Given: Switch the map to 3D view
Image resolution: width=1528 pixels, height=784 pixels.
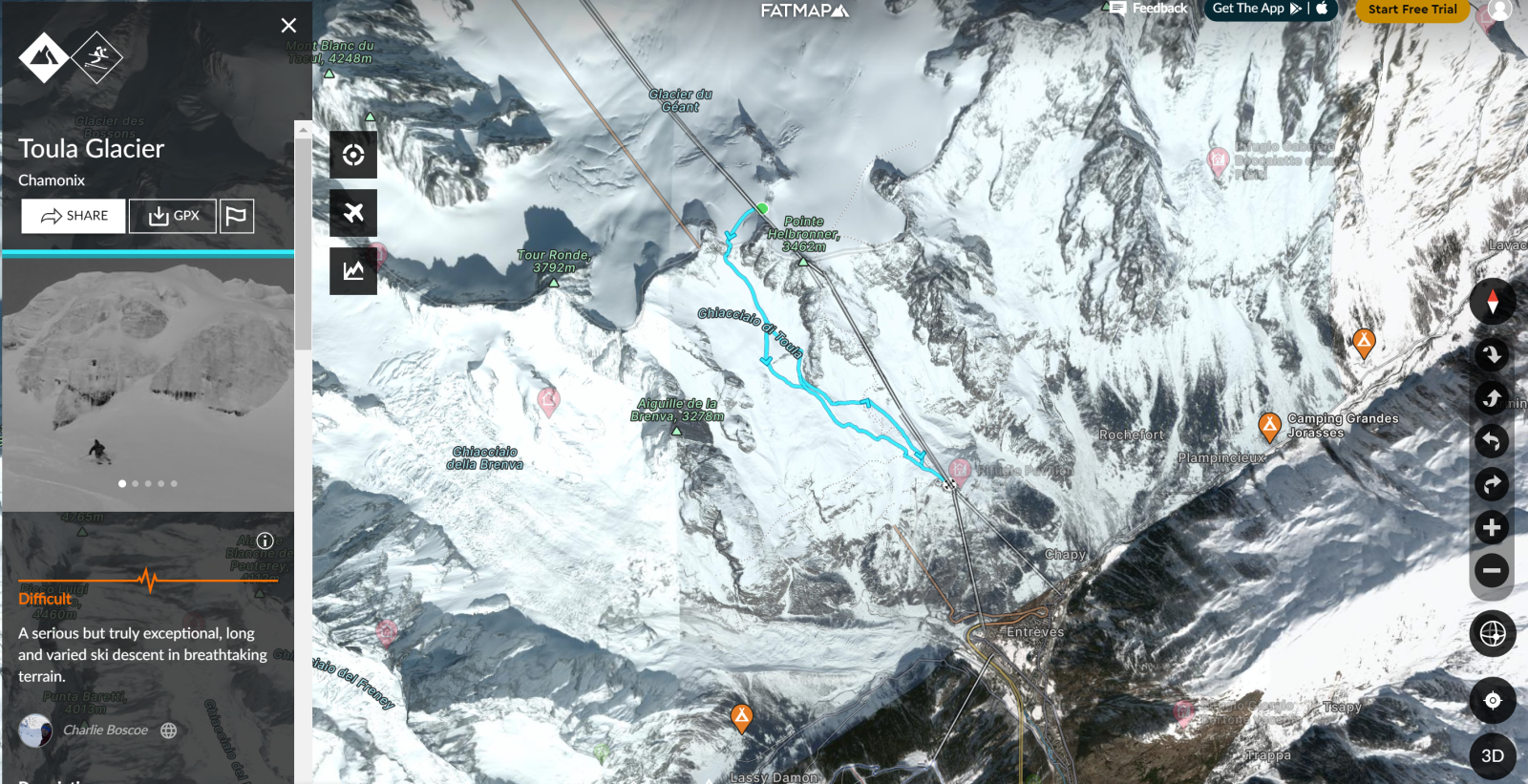Looking at the screenshot, I should pyautogui.click(x=1492, y=755).
